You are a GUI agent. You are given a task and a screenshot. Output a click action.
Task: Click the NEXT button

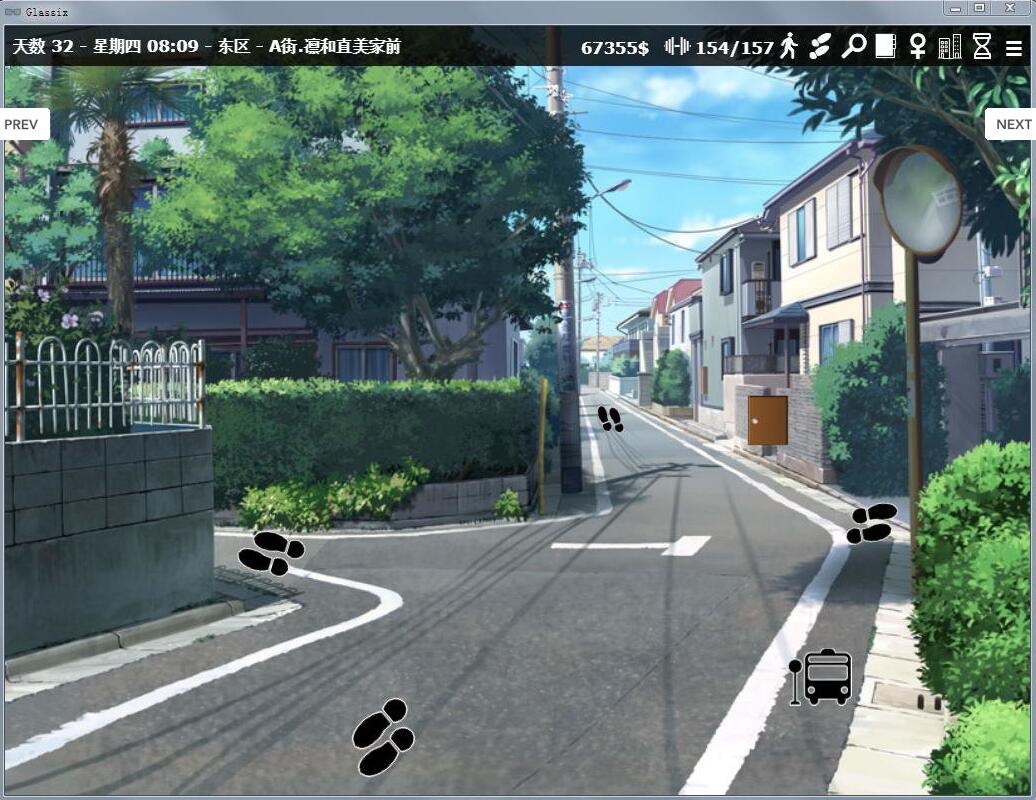pos(1012,124)
